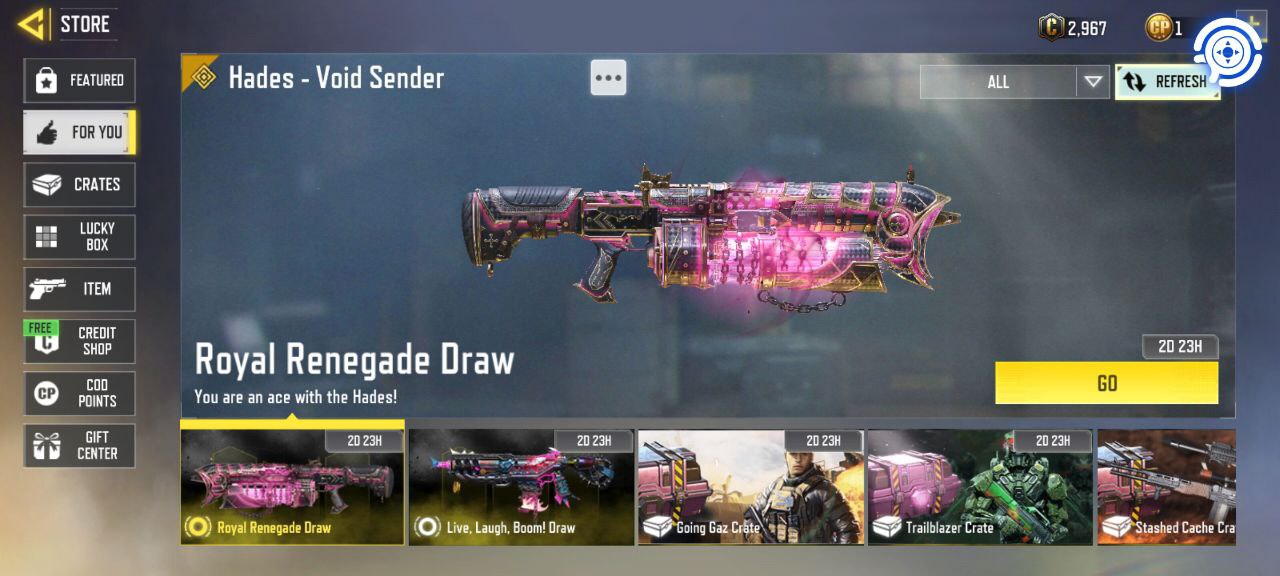Open the Crates category

point(79,185)
